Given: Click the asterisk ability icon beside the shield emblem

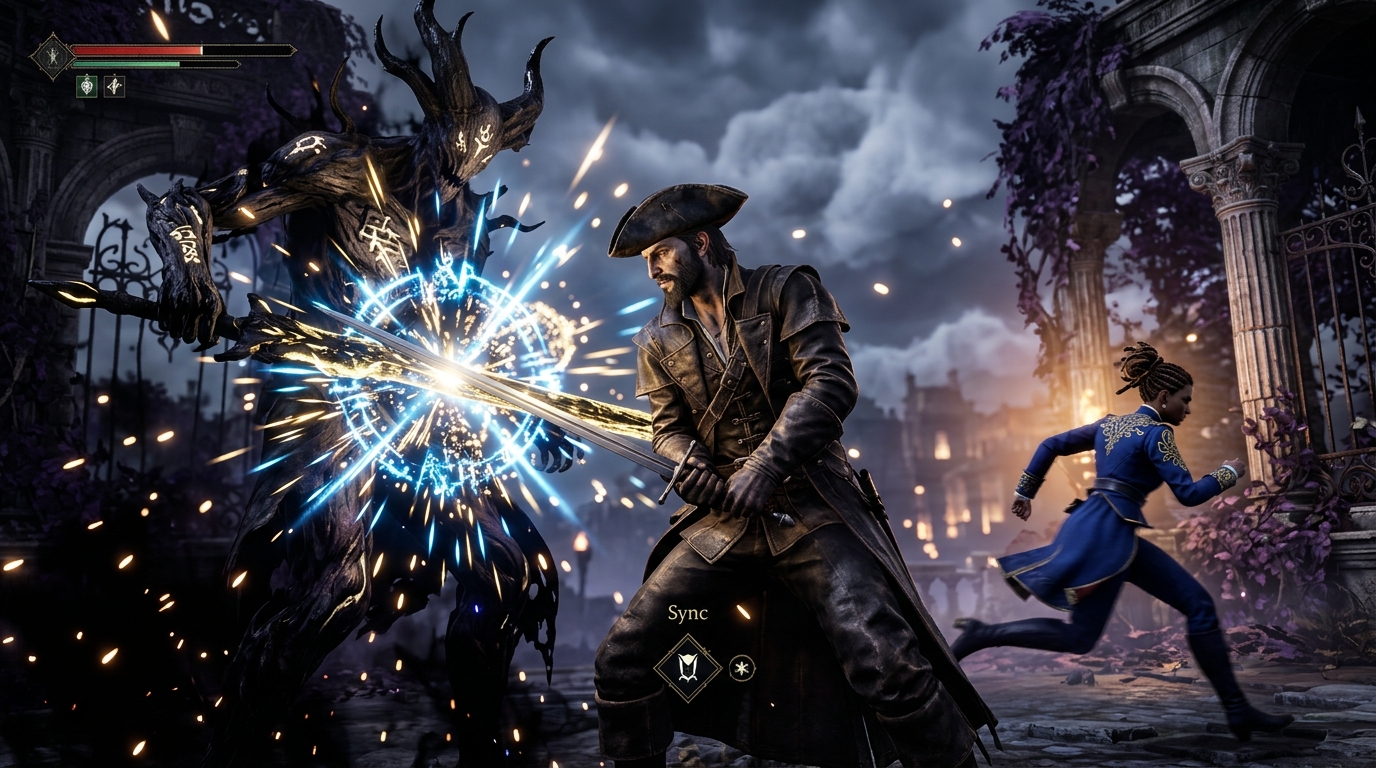Looking at the screenshot, I should [x=742, y=667].
